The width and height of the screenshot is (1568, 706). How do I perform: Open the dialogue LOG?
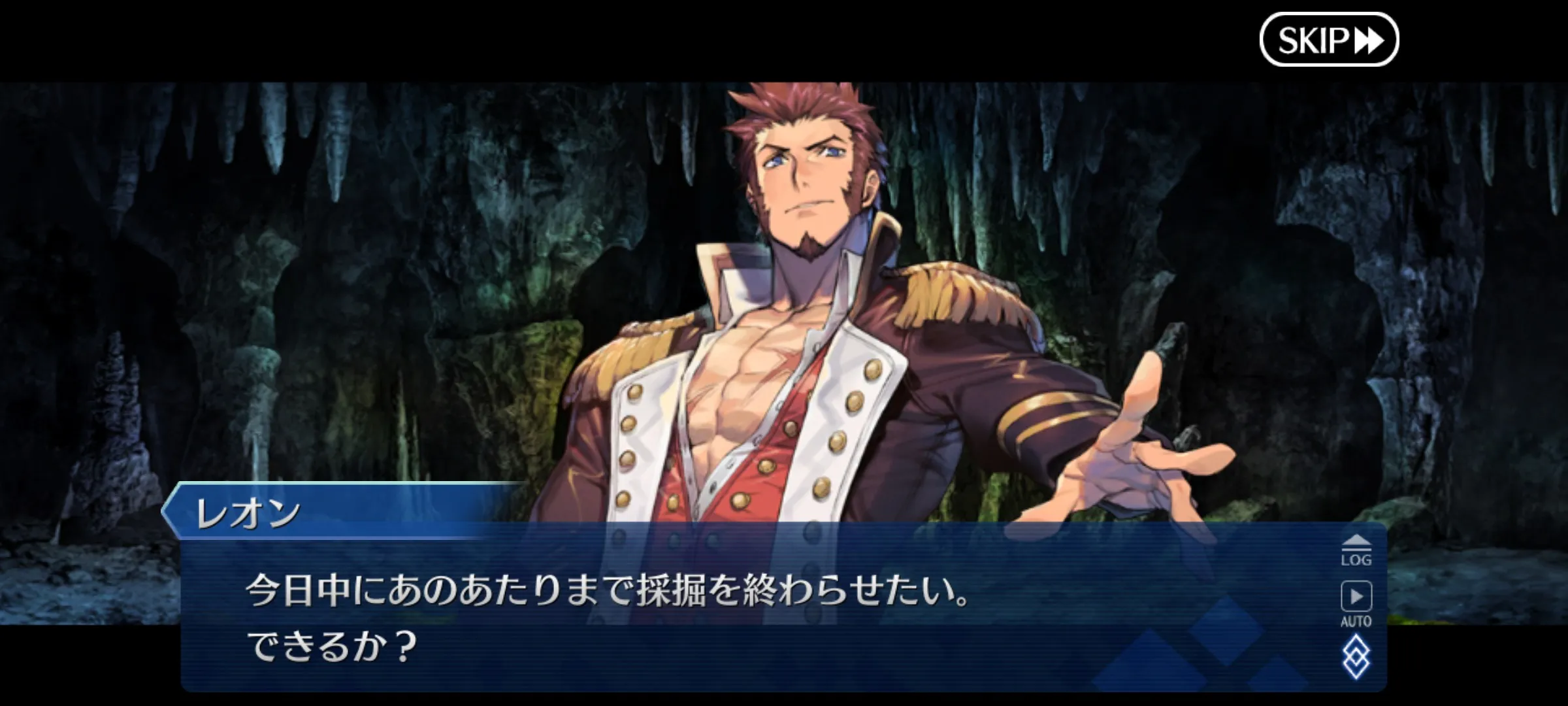pyautogui.click(x=1356, y=550)
